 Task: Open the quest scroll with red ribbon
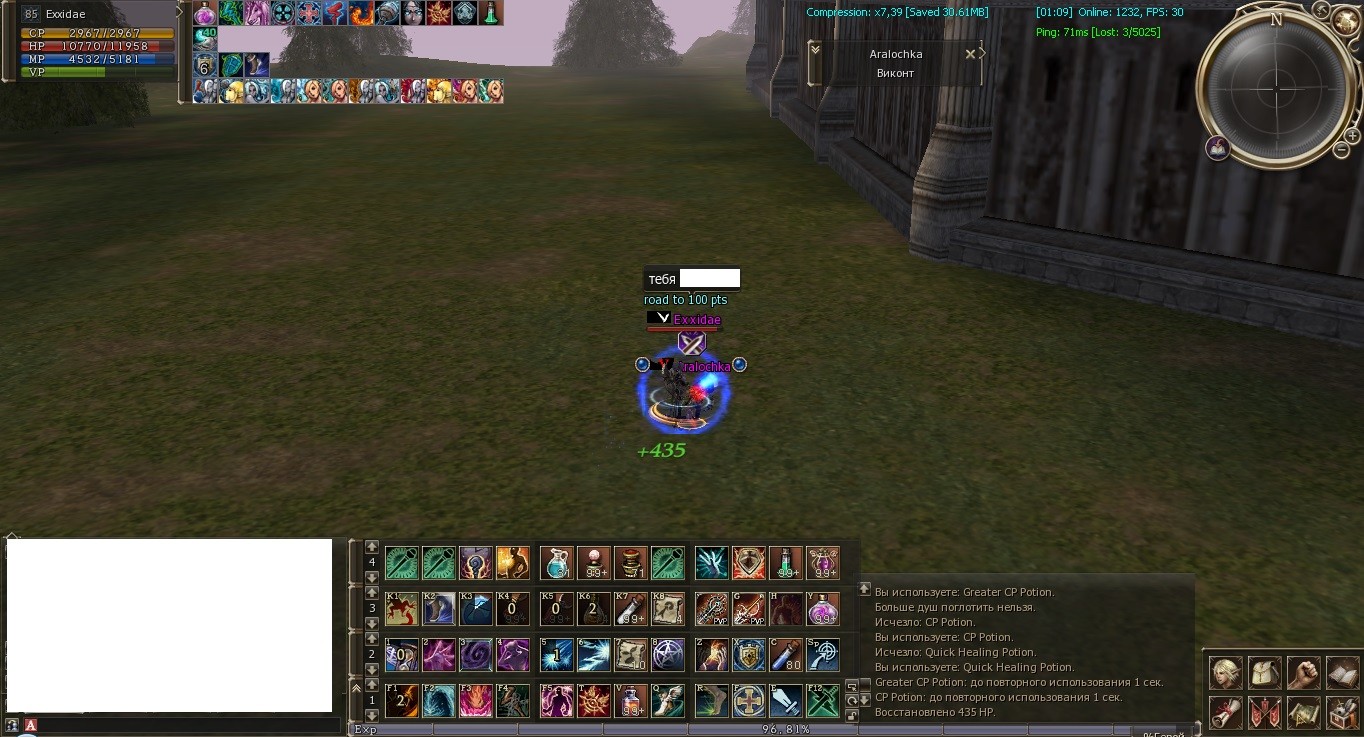(1225, 712)
